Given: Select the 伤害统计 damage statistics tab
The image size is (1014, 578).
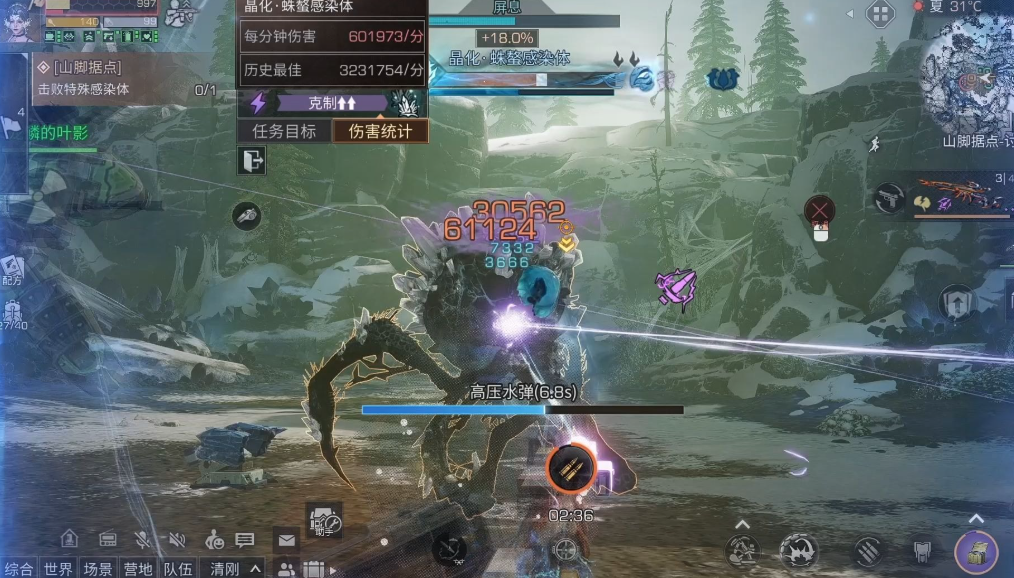Looking at the screenshot, I should pyautogui.click(x=380, y=131).
